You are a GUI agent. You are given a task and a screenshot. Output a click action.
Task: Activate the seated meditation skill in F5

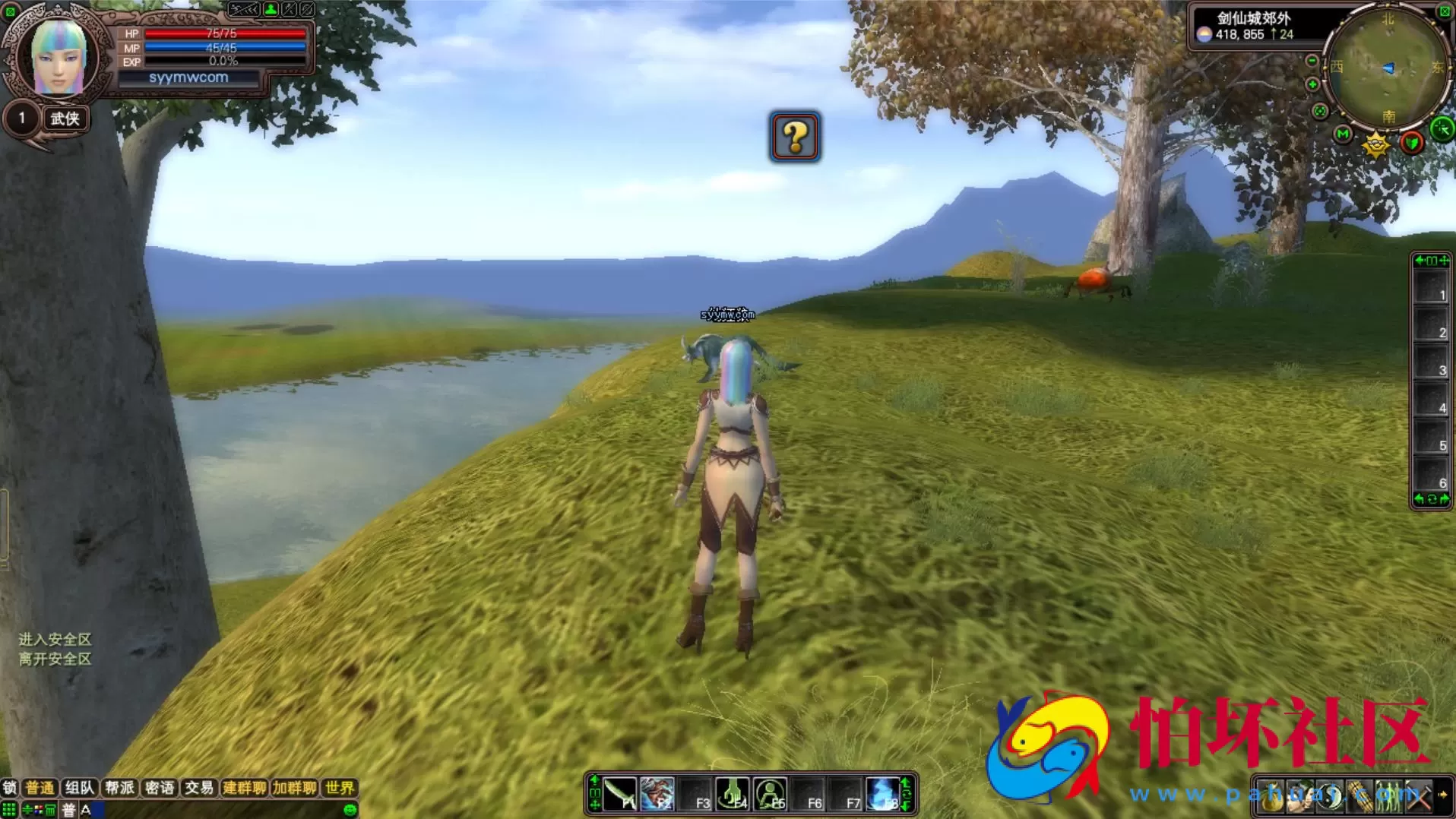[771, 794]
